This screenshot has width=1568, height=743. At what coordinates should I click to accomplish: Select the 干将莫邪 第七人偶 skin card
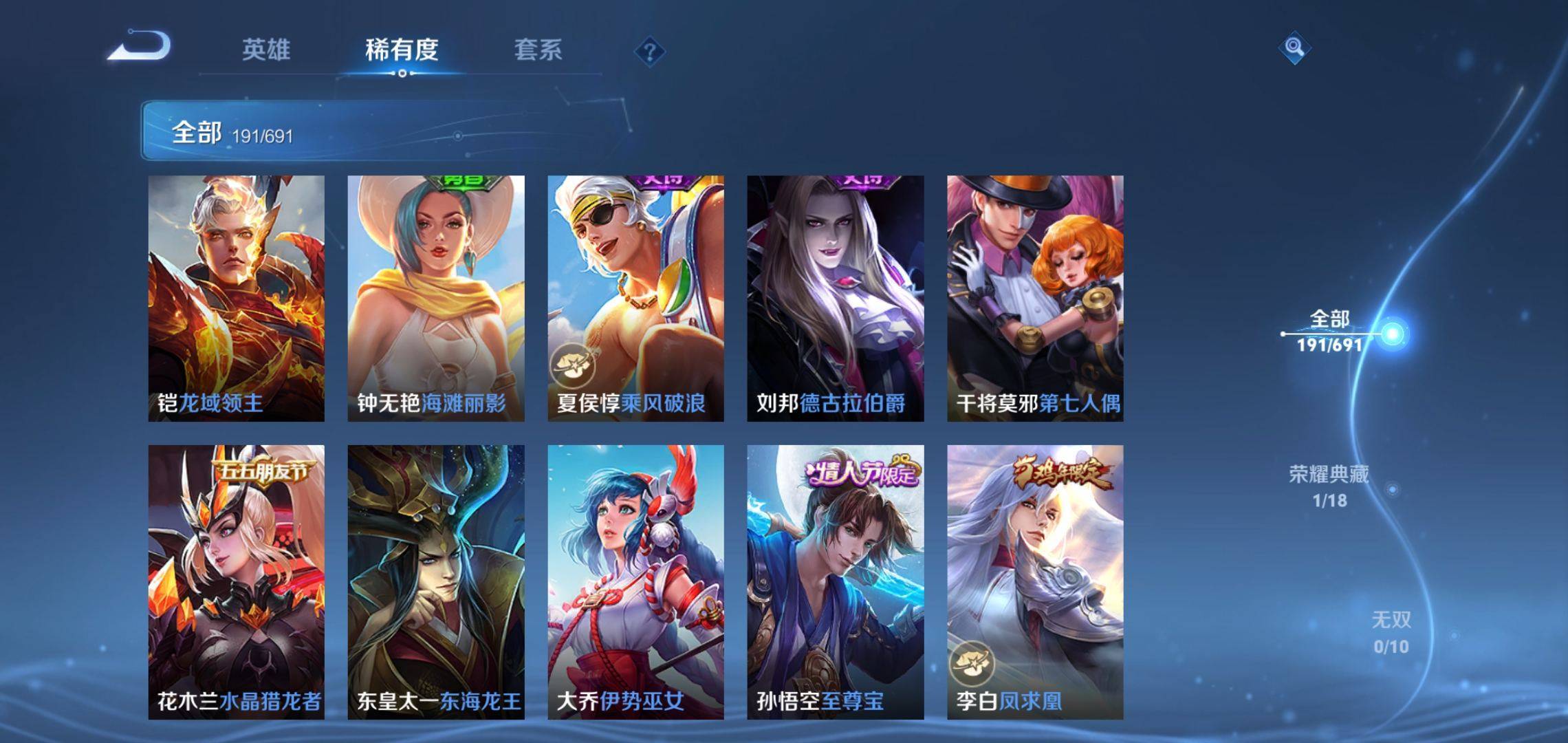[x=1035, y=298]
